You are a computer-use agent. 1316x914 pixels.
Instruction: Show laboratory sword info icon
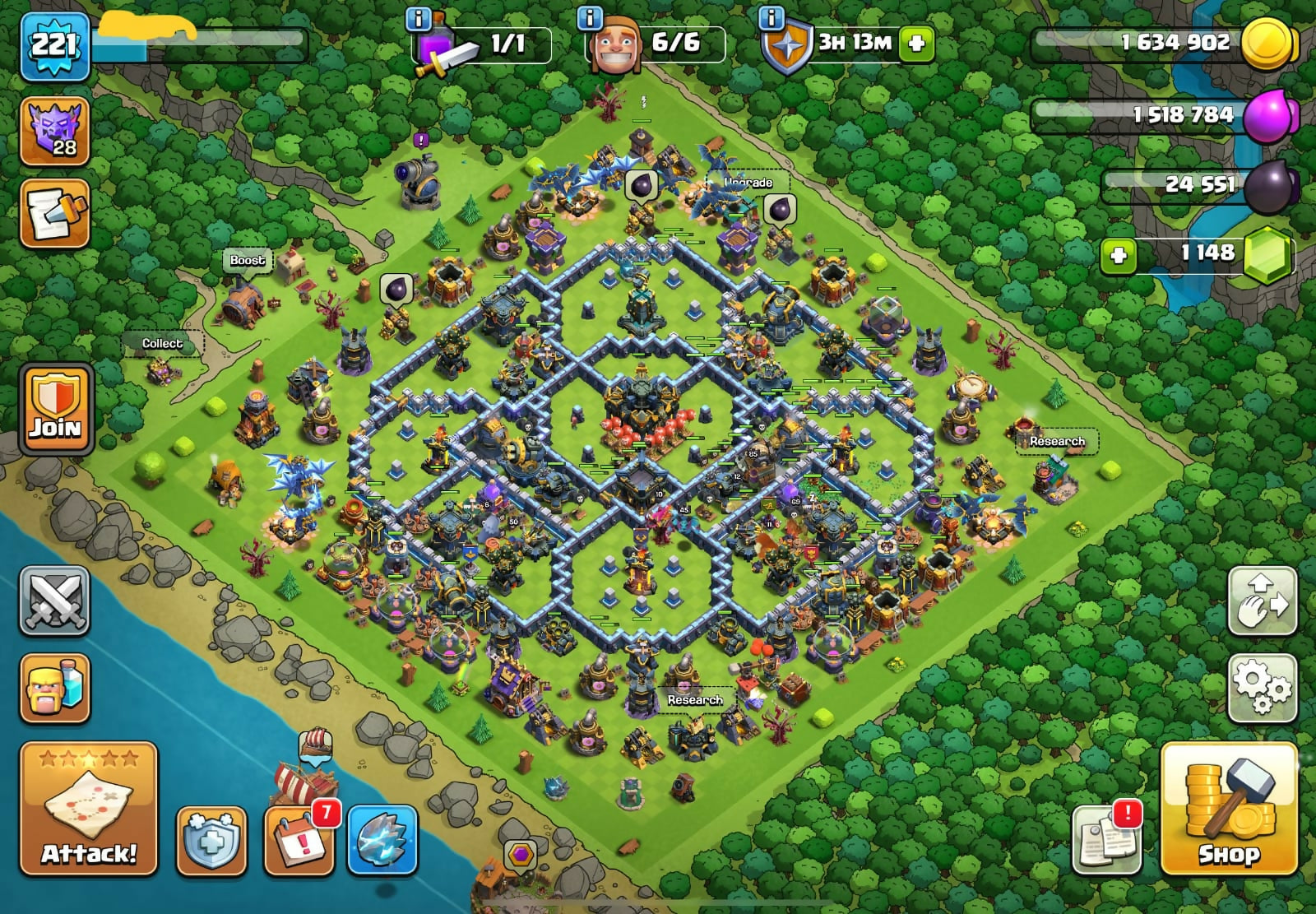[419, 18]
